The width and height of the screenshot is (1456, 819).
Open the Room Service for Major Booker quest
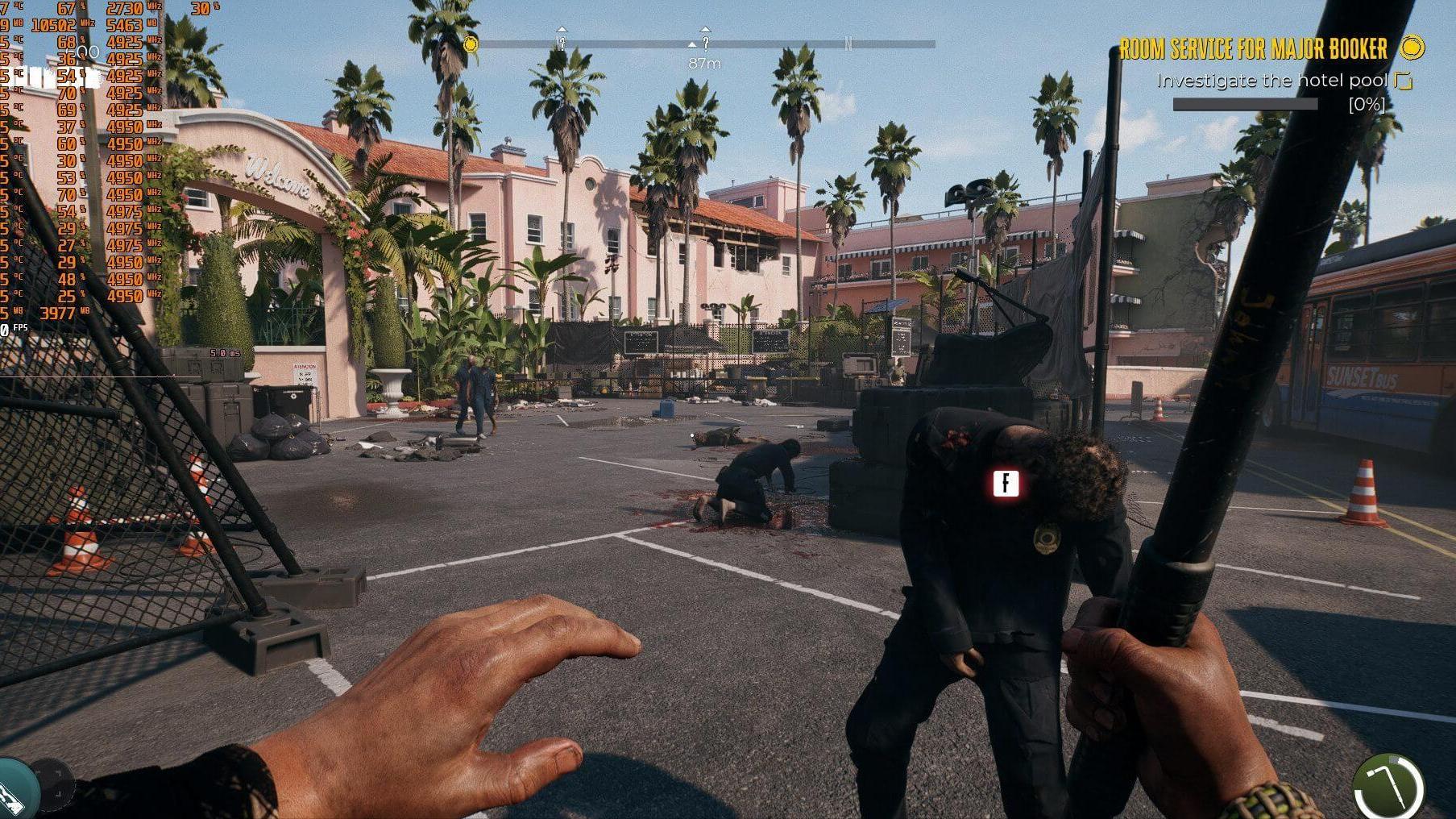1252,49
